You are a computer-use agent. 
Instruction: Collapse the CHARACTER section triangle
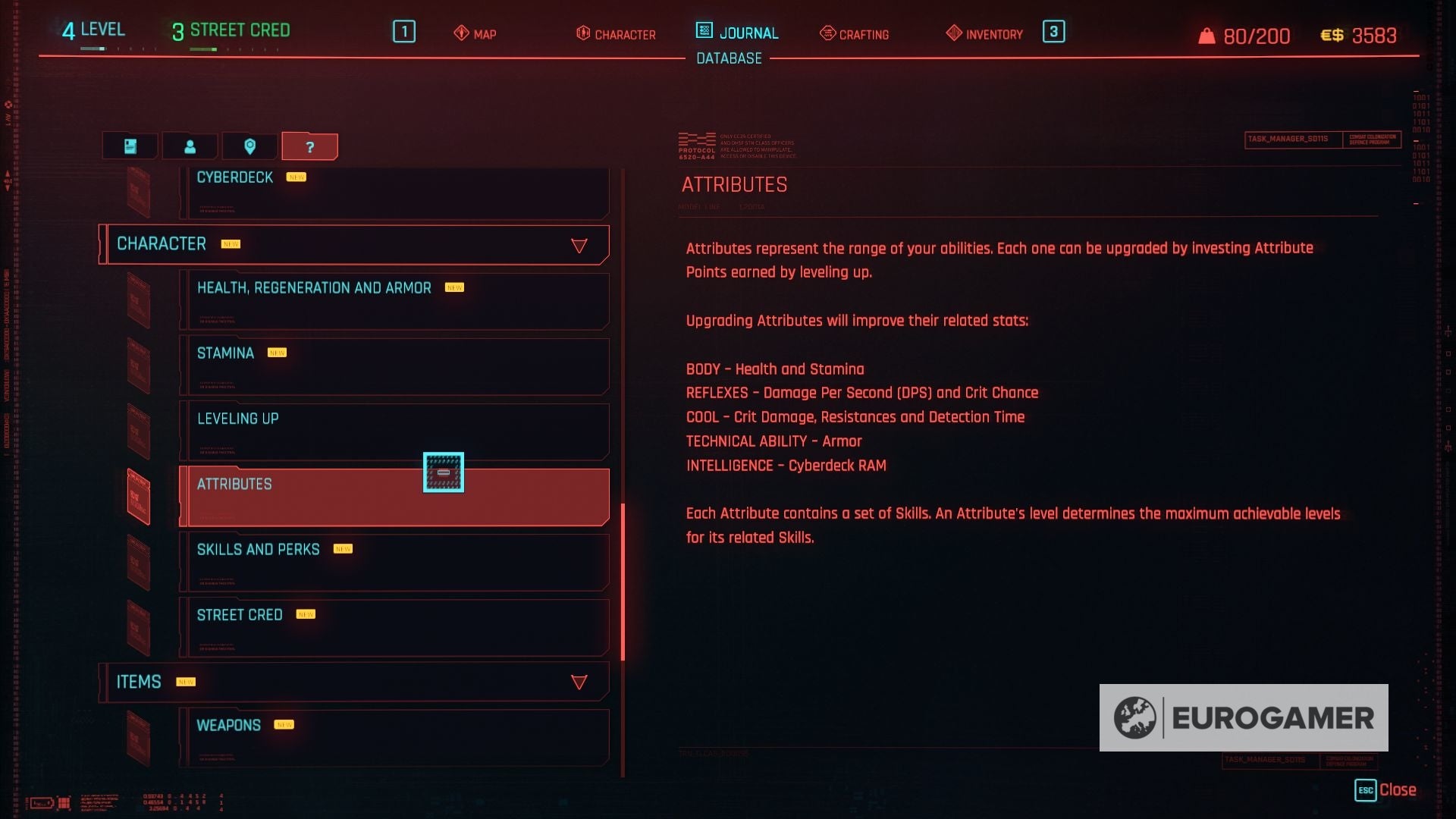579,244
